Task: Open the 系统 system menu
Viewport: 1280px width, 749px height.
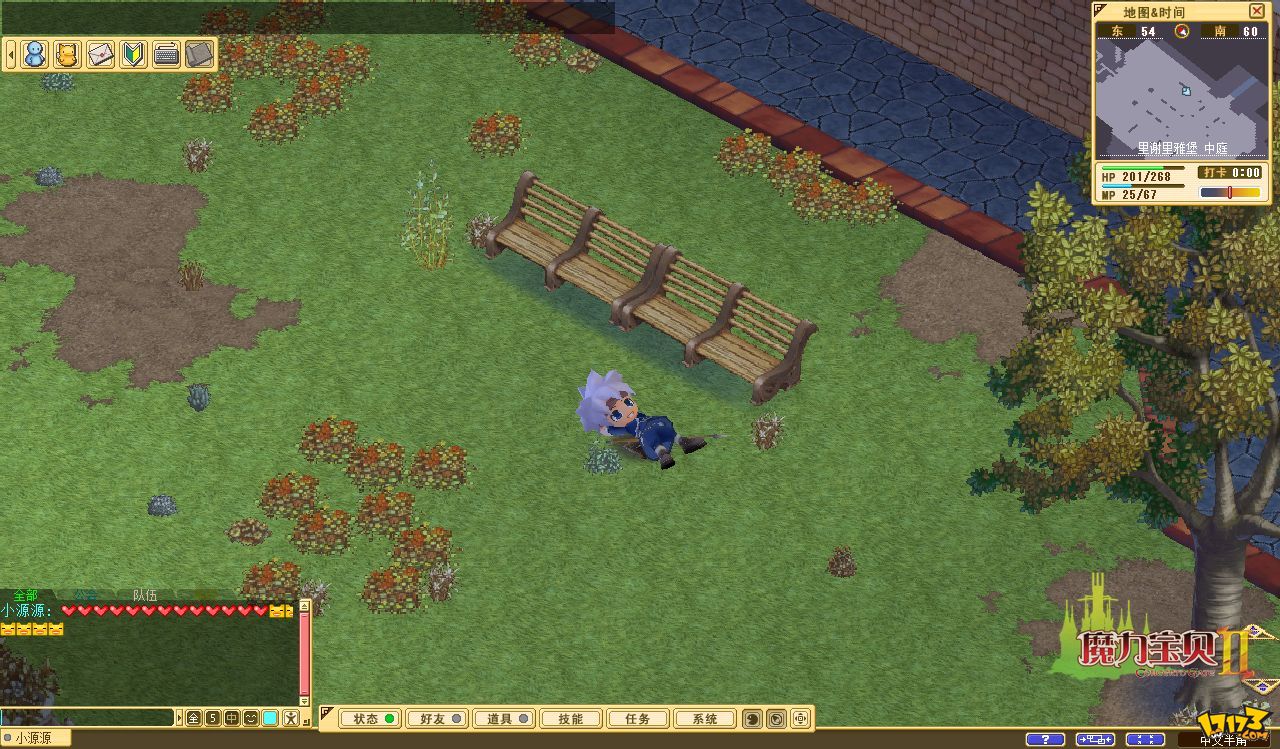Action: (704, 718)
